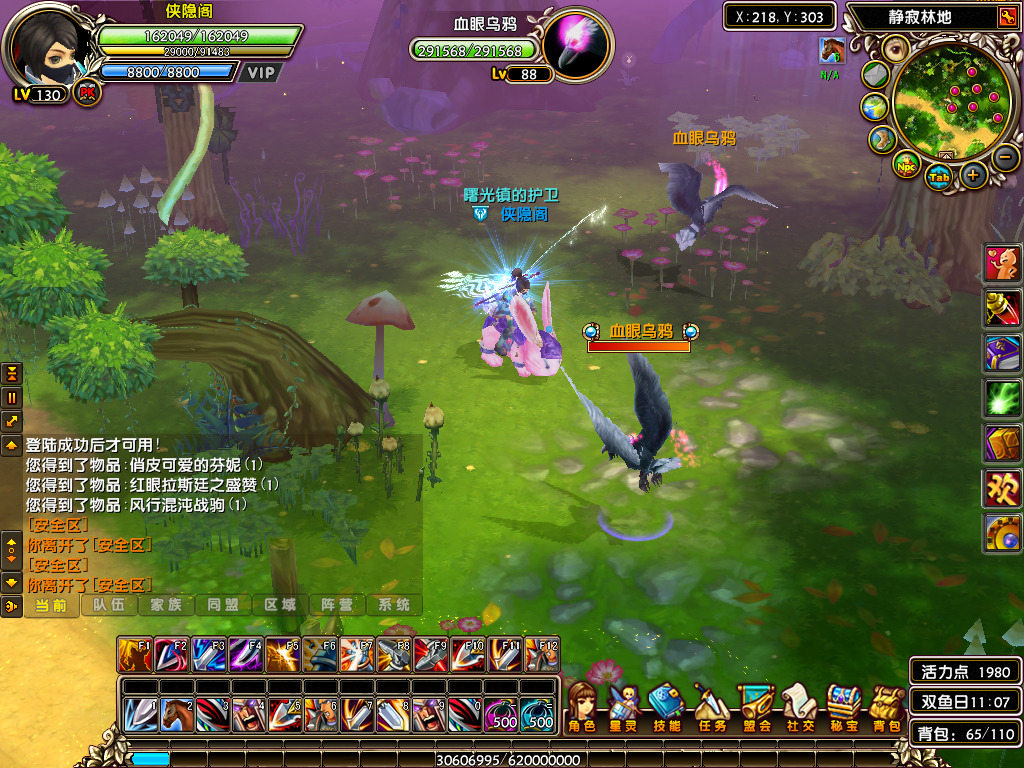Image resolution: width=1024 pixels, height=768 pixels.
Task: Open the world map globe icon
Action: [x=874, y=107]
